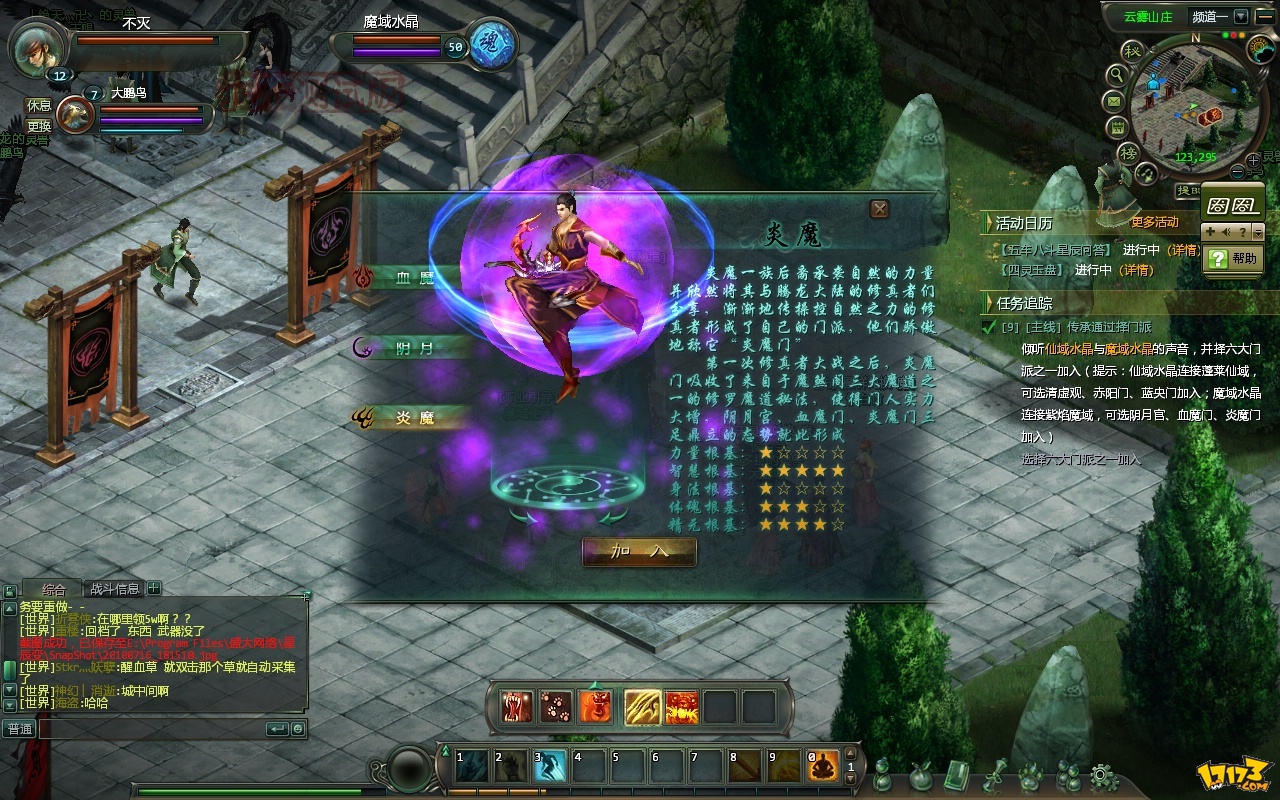Open the 帮助 help button
The image size is (1280, 800).
[x=1231, y=258]
